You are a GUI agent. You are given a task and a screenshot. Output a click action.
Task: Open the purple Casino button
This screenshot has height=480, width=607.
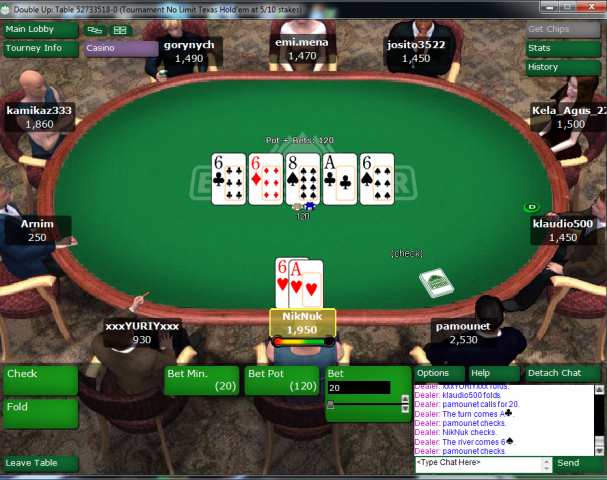pos(121,48)
